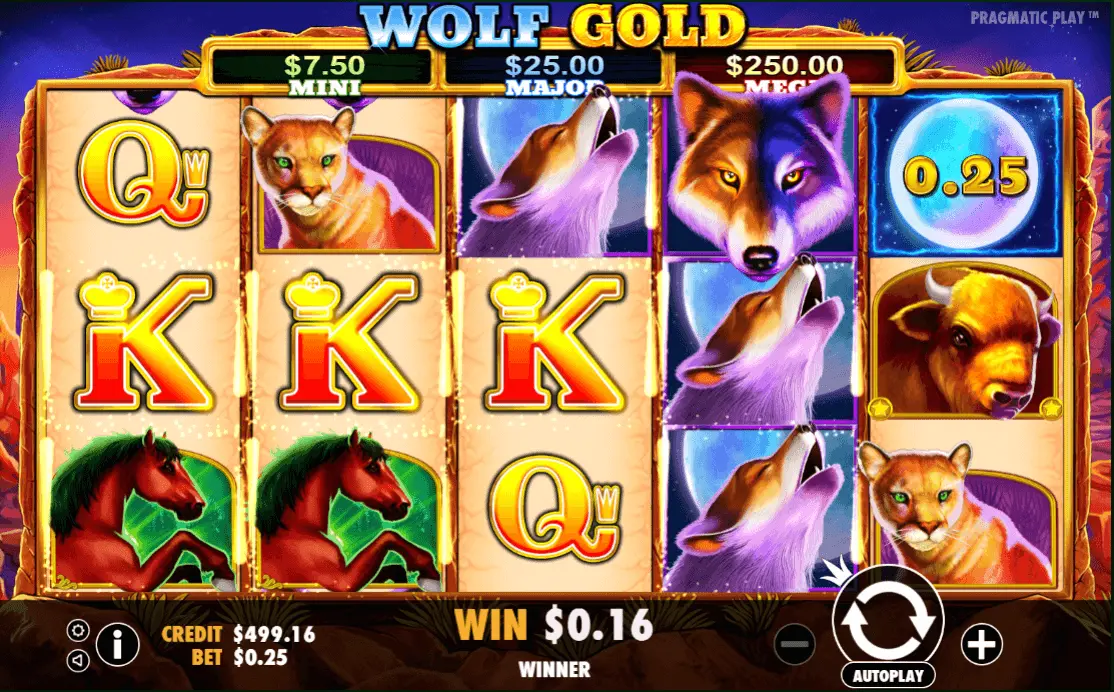Open the settings gear icon

pos(77,631)
